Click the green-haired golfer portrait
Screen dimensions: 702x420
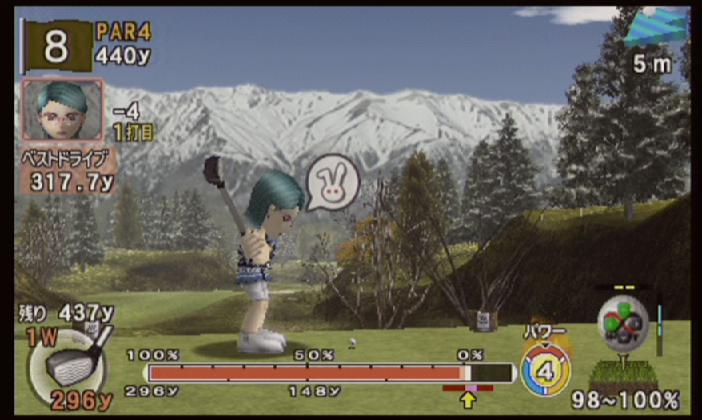(x=62, y=111)
